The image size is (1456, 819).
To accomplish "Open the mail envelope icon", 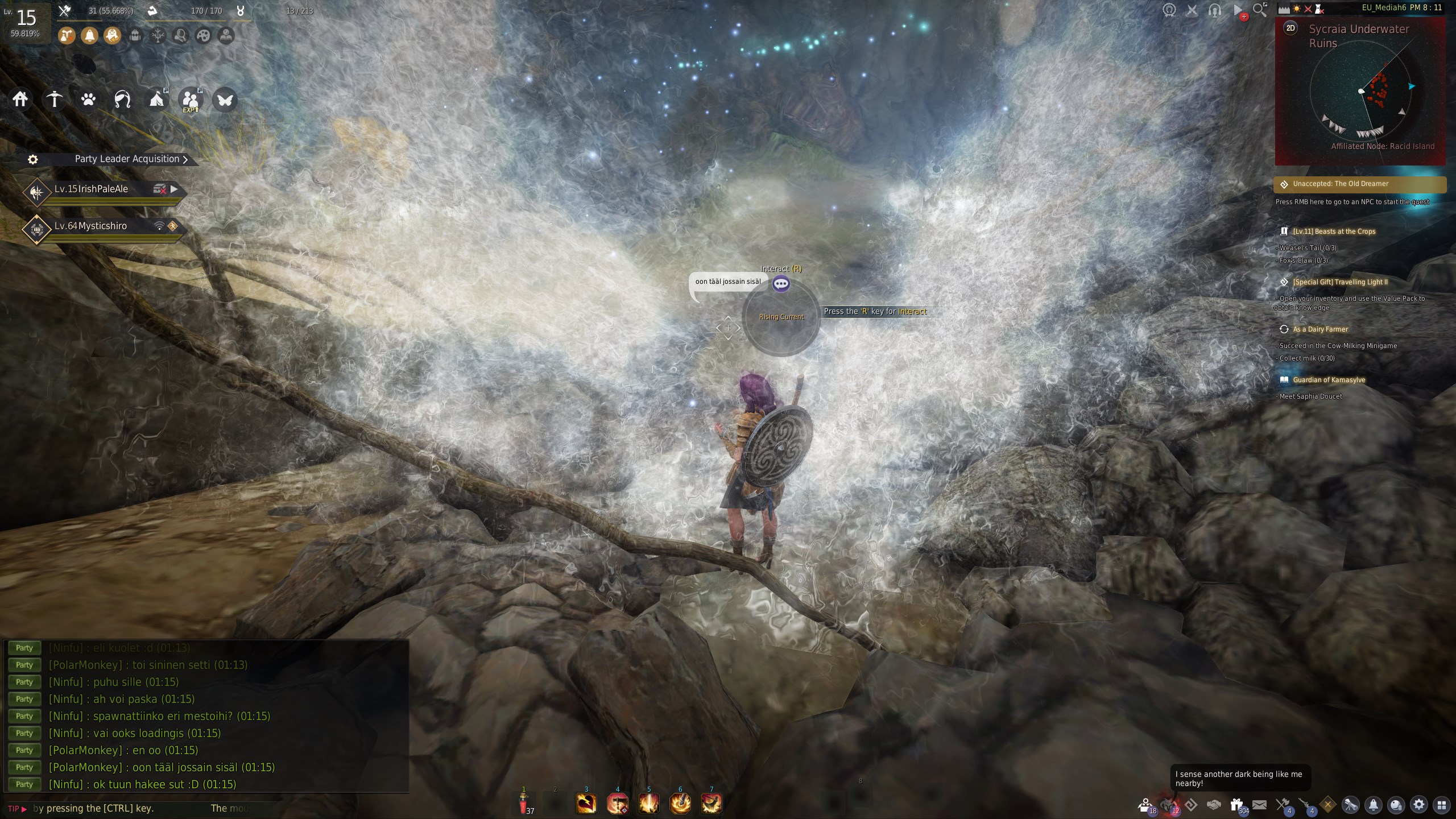I will coord(1260,805).
